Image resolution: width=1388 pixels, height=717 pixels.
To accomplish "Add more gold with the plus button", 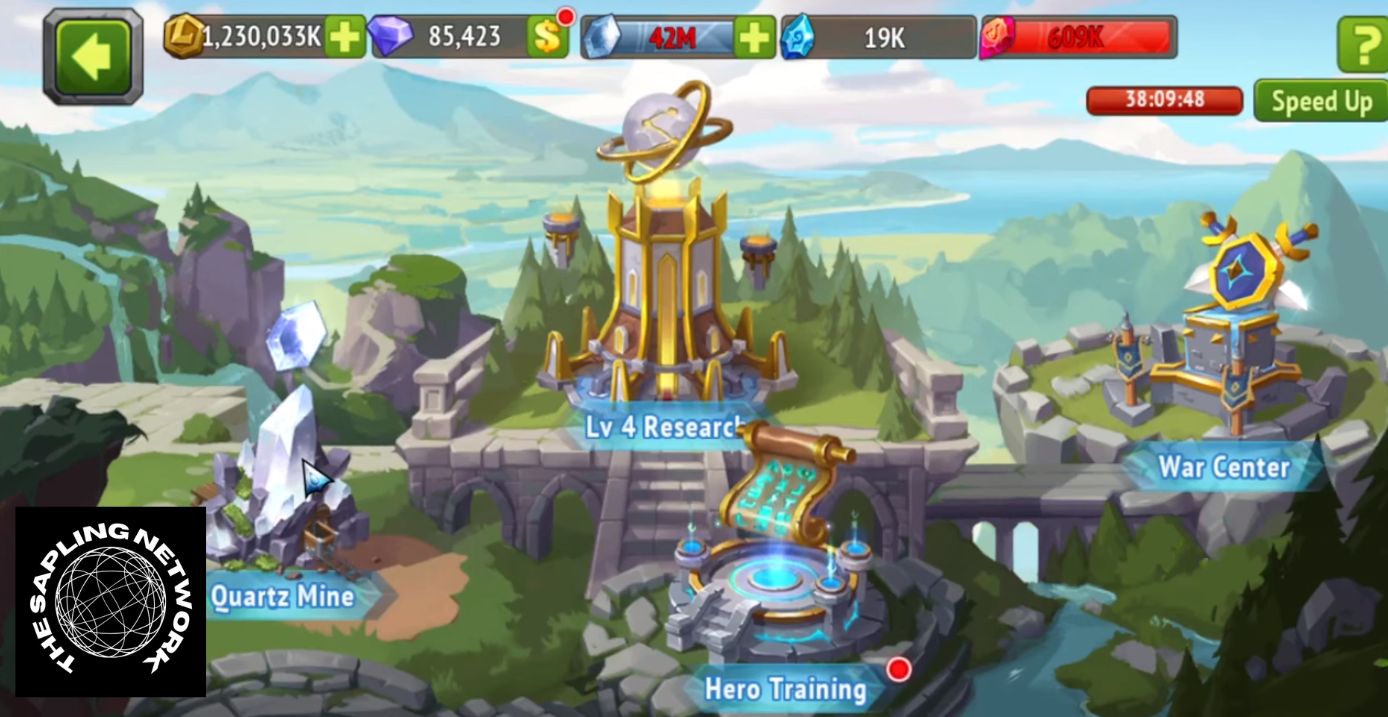I will click(x=345, y=38).
